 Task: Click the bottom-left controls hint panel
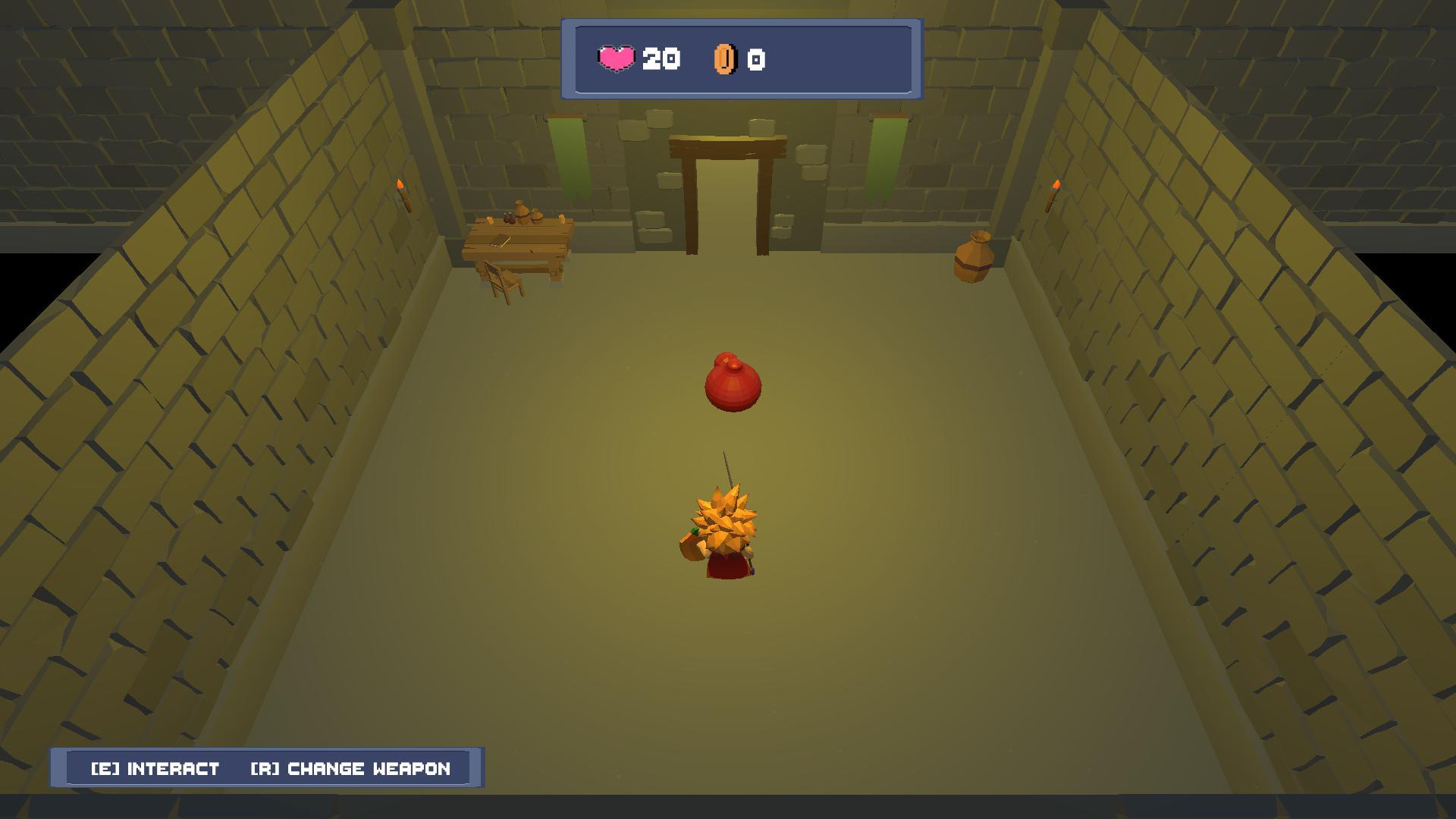tap(267, 768)
